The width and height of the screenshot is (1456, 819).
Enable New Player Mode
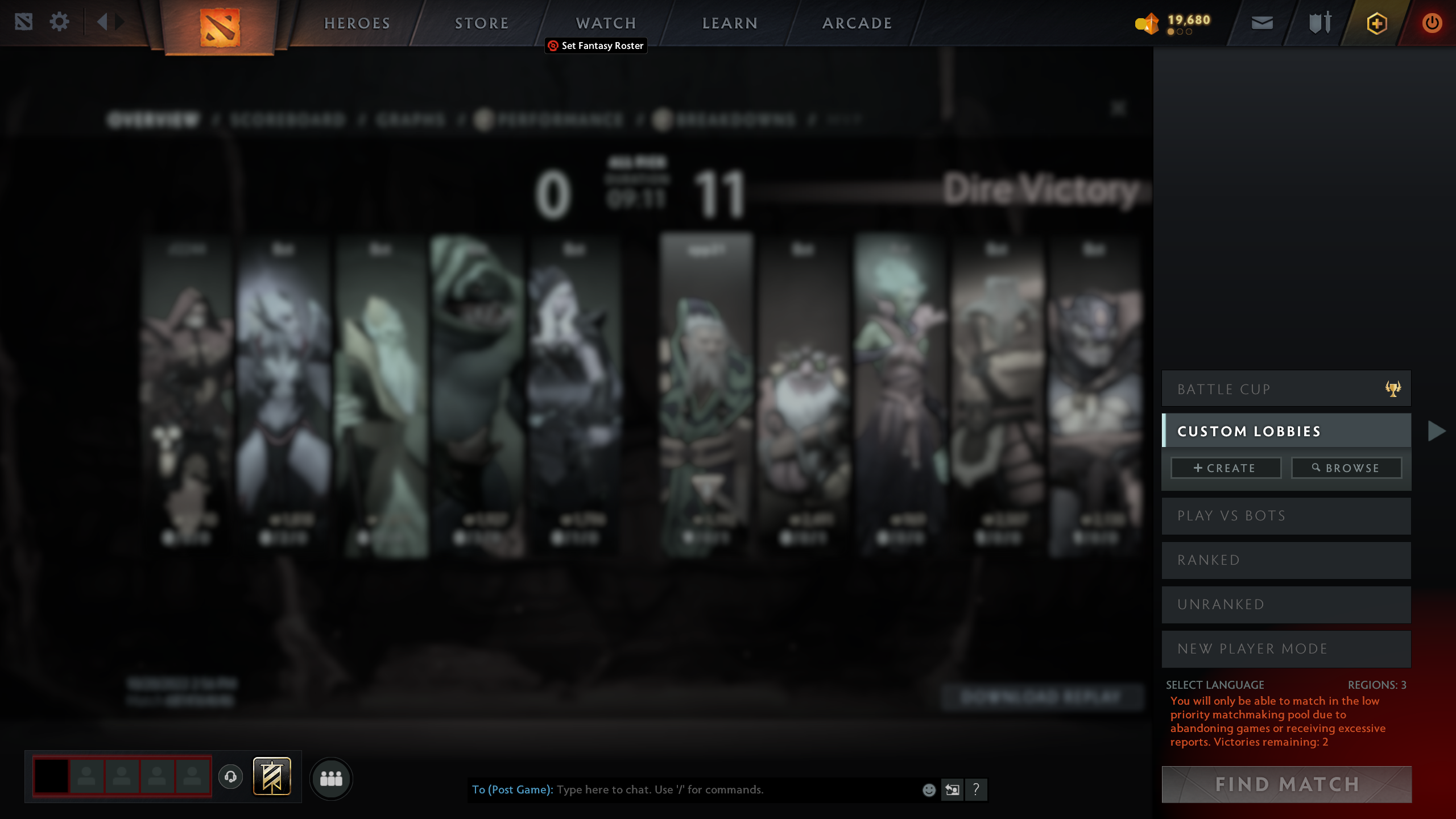pyautogui.click(x=1285, y=648)
